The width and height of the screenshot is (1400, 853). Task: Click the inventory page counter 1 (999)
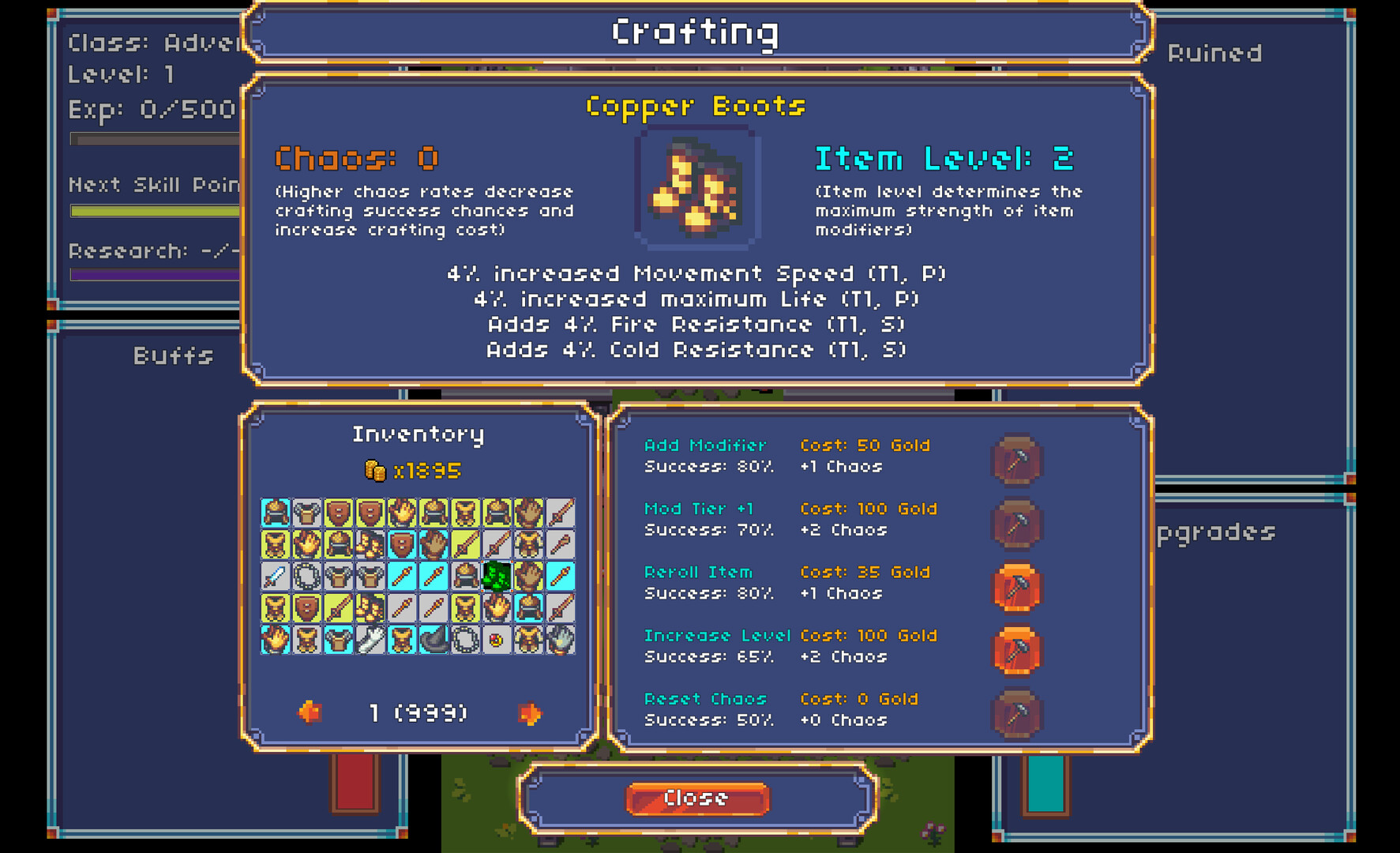pos(416,712)
